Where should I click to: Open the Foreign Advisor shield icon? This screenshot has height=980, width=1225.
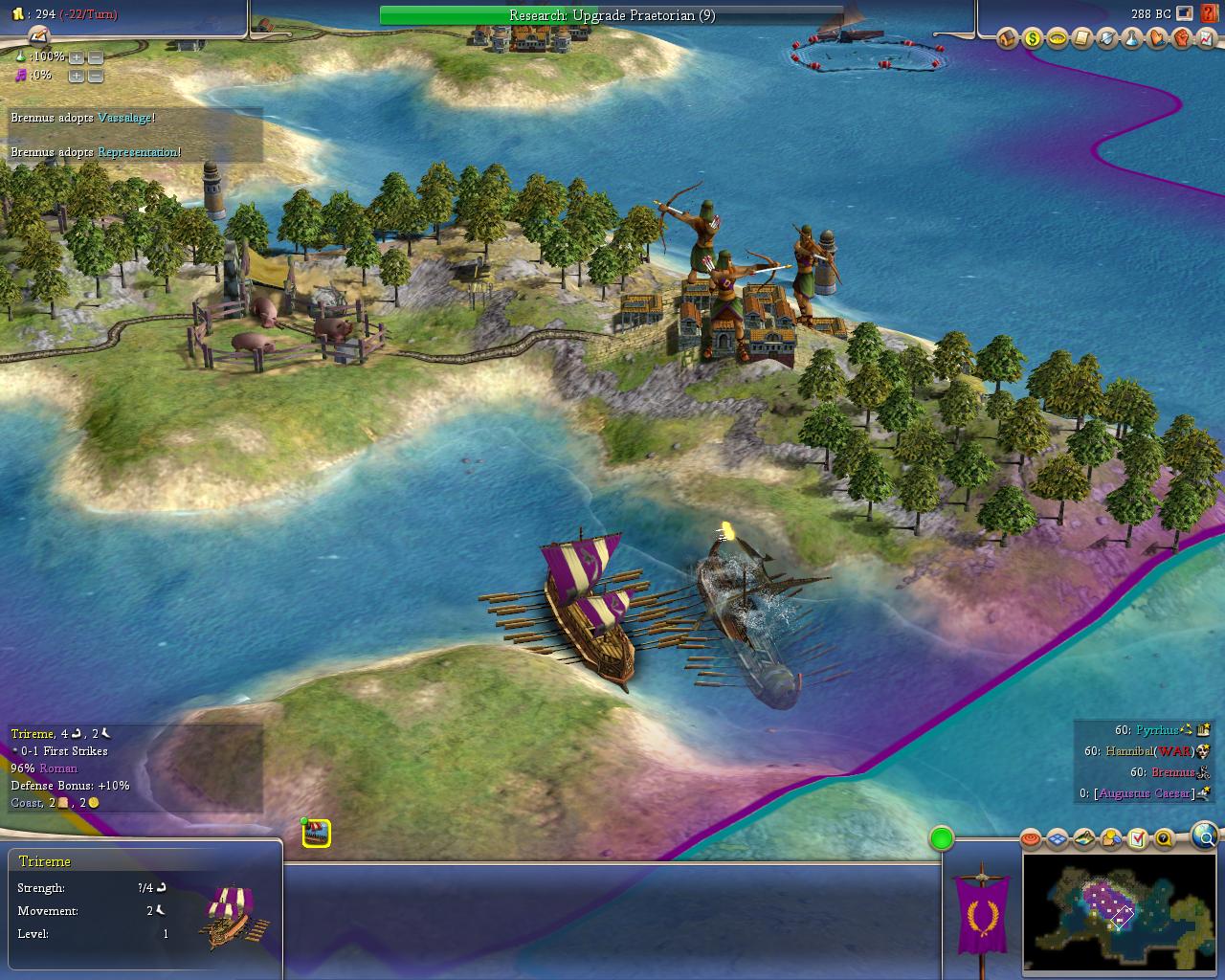pyautogui.click(x=1106, y=38)
